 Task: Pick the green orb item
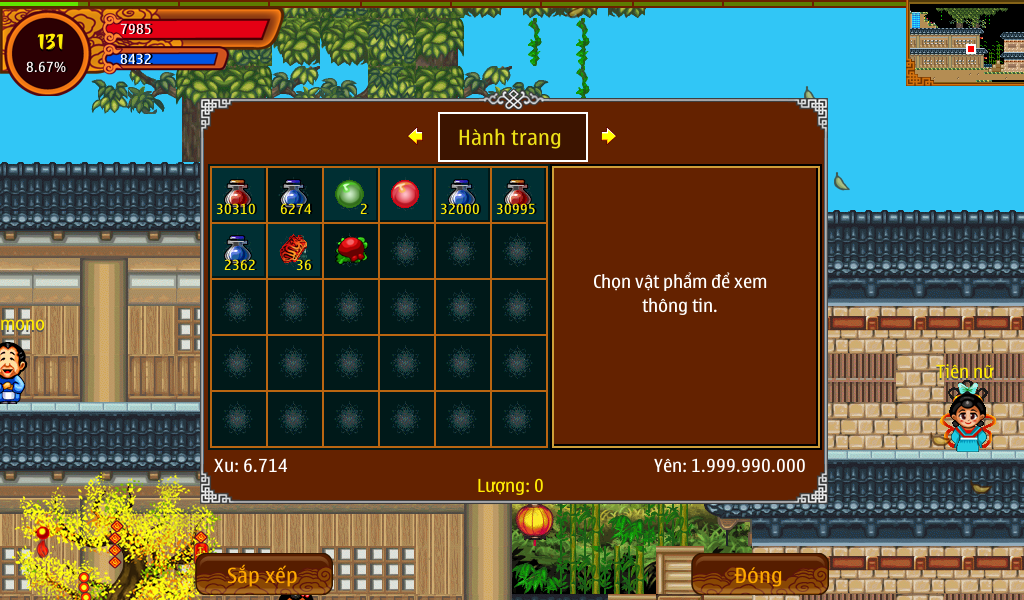coord(350,195)
